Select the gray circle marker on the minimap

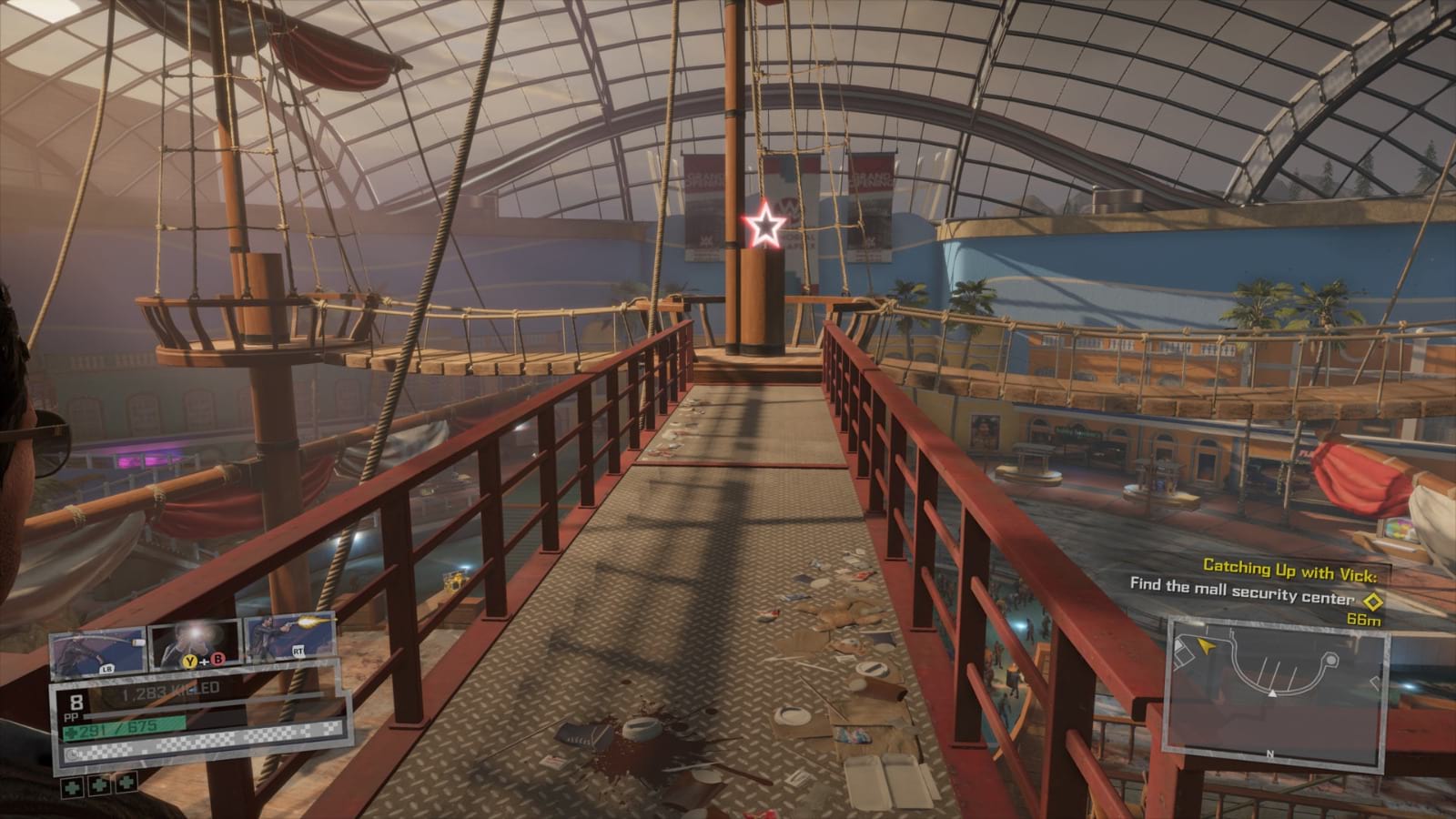point(1330,660)
